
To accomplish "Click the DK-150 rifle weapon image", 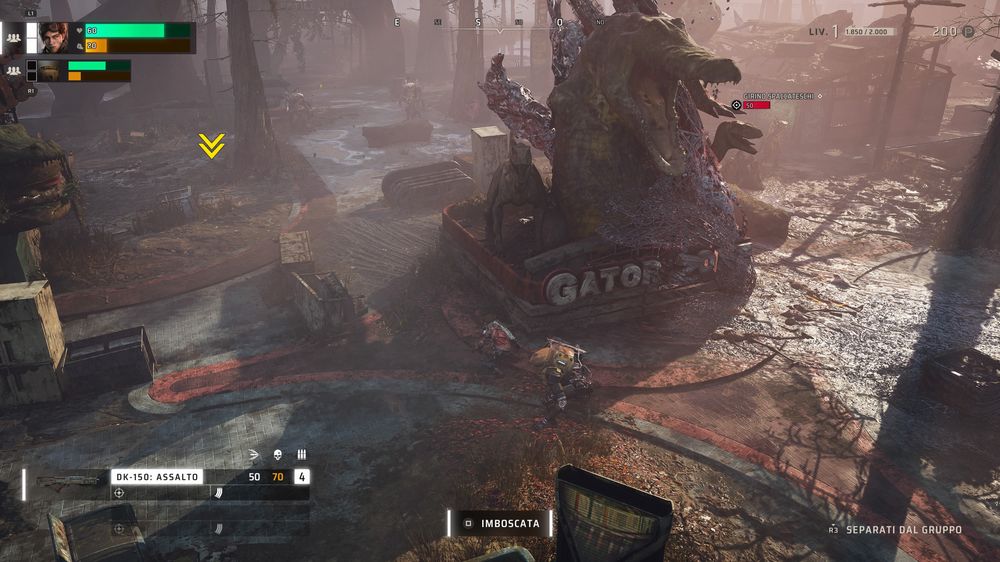I will click(x=67, y=481).
